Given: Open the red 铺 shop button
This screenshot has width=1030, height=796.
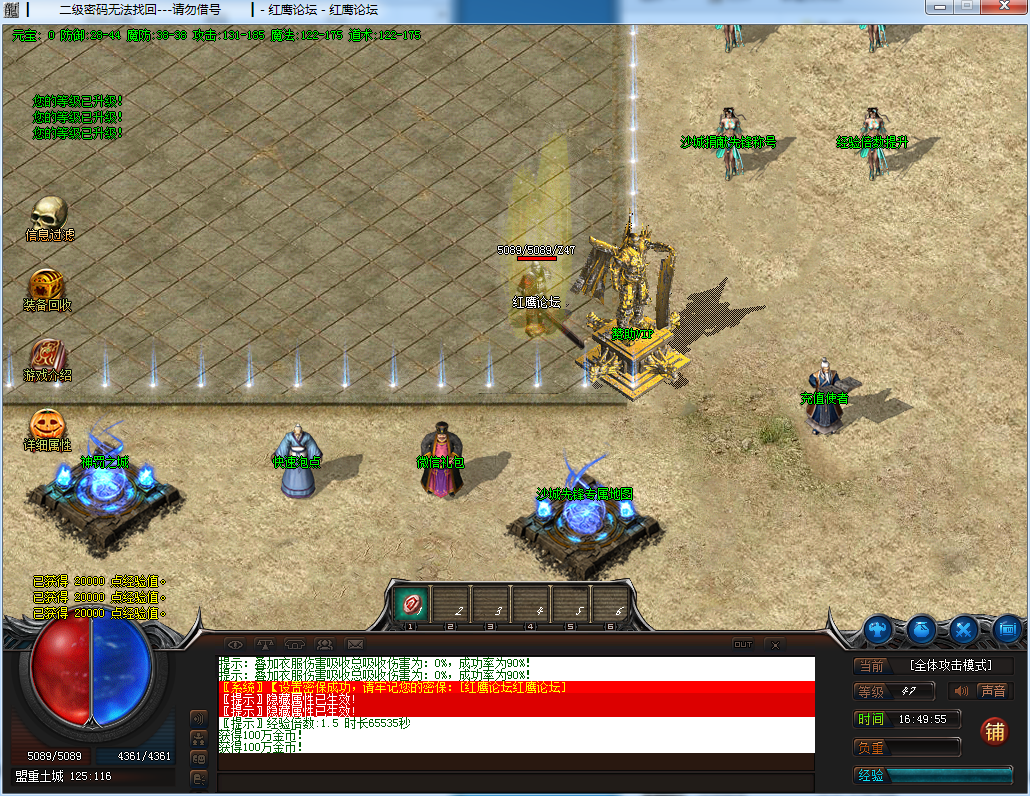Looking at the screenshot, I should pyautogui.click(x=994, y=730).
